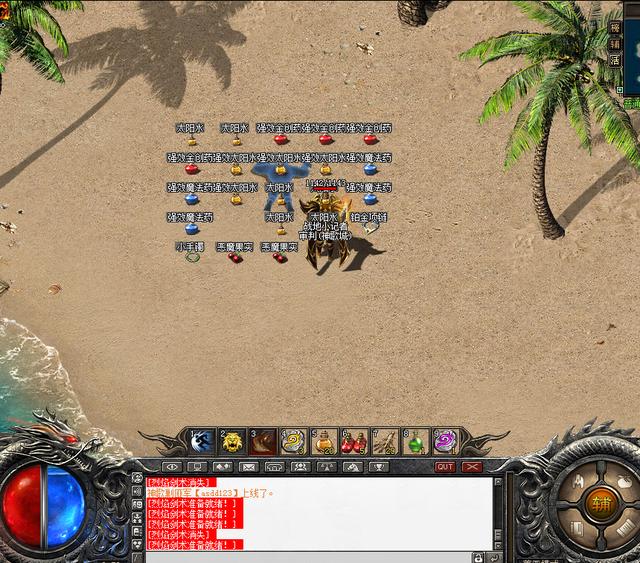Use the purple swirl scroll in slot 9
Viewport: 640px width, 563px height.
tap(445, 441)
